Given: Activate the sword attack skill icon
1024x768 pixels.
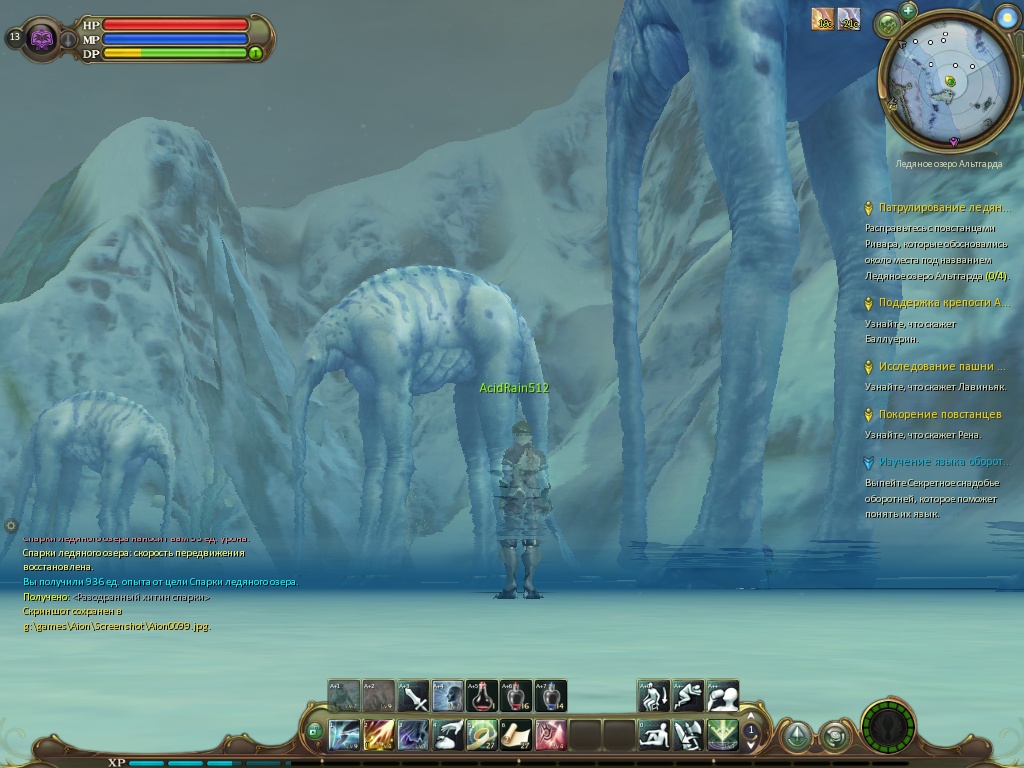Looking at the screenshot, I should [x=413, y=696].
